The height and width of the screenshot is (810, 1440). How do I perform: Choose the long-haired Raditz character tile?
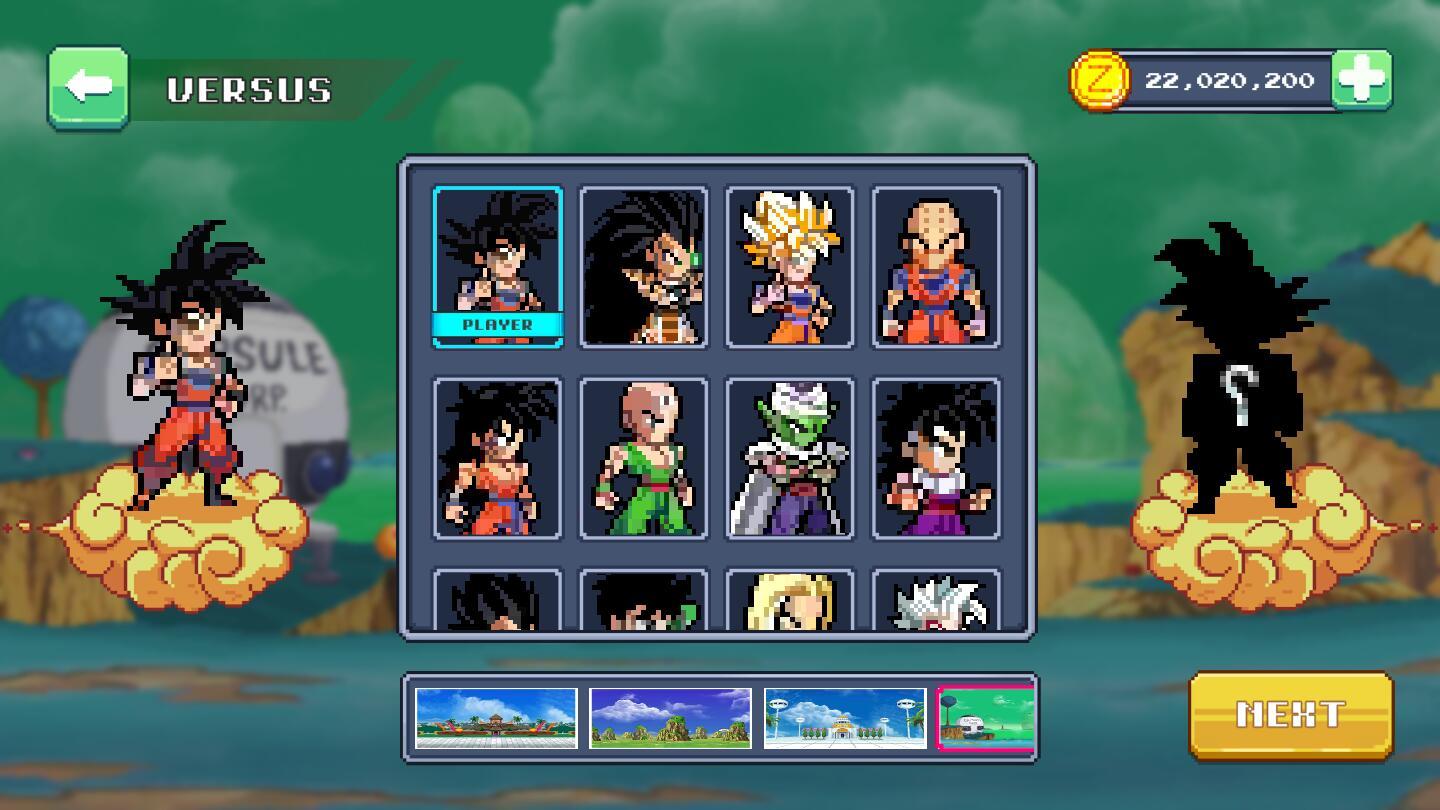[x=643, y=267]
